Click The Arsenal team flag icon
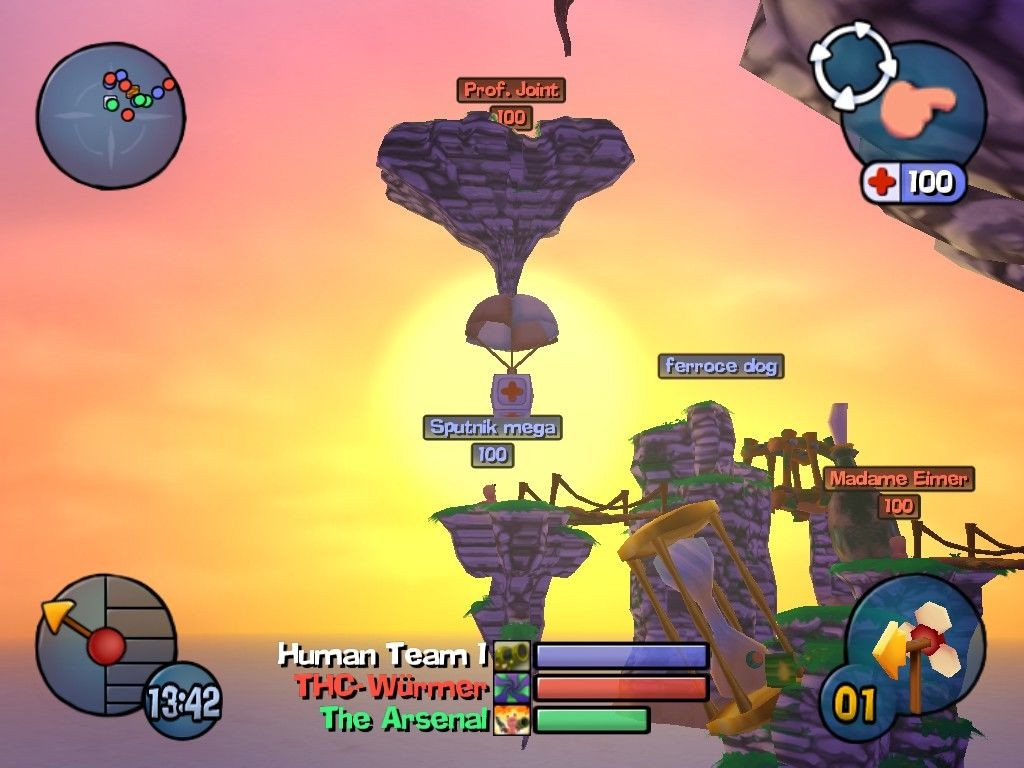1024x768 pixels. [511, 719]
